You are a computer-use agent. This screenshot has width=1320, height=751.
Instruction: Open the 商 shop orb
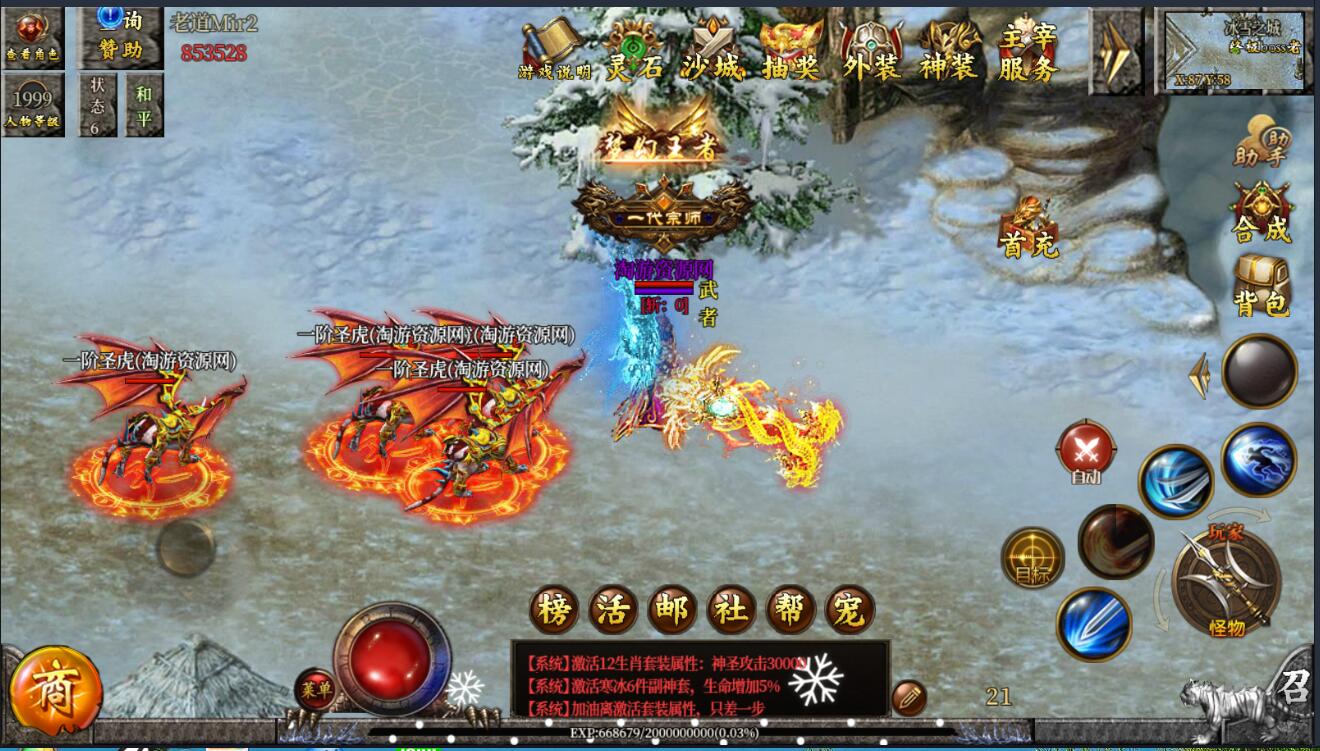pyautogui.click(x=55, y=691)
